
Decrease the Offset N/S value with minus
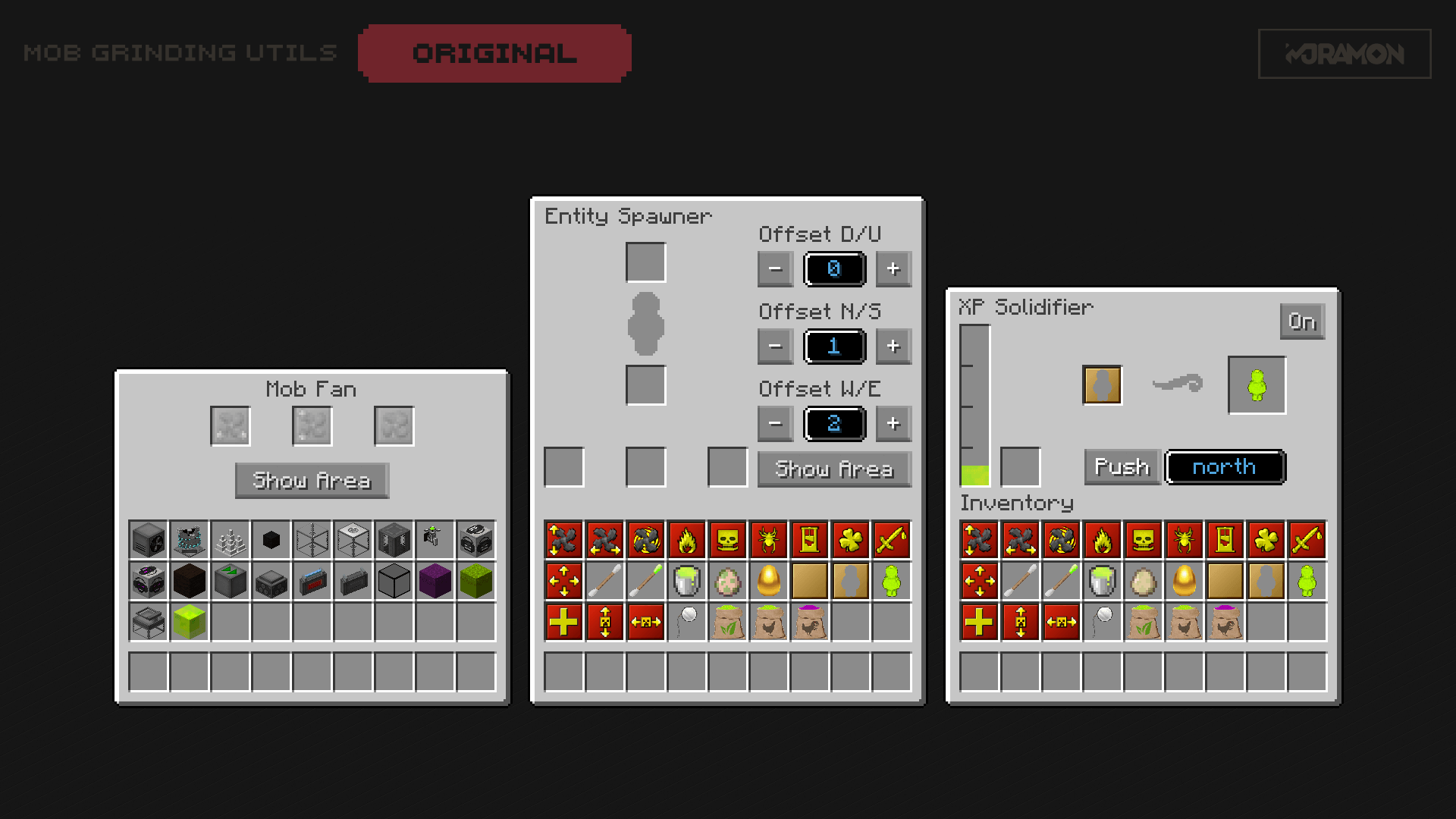pos(774,347)
